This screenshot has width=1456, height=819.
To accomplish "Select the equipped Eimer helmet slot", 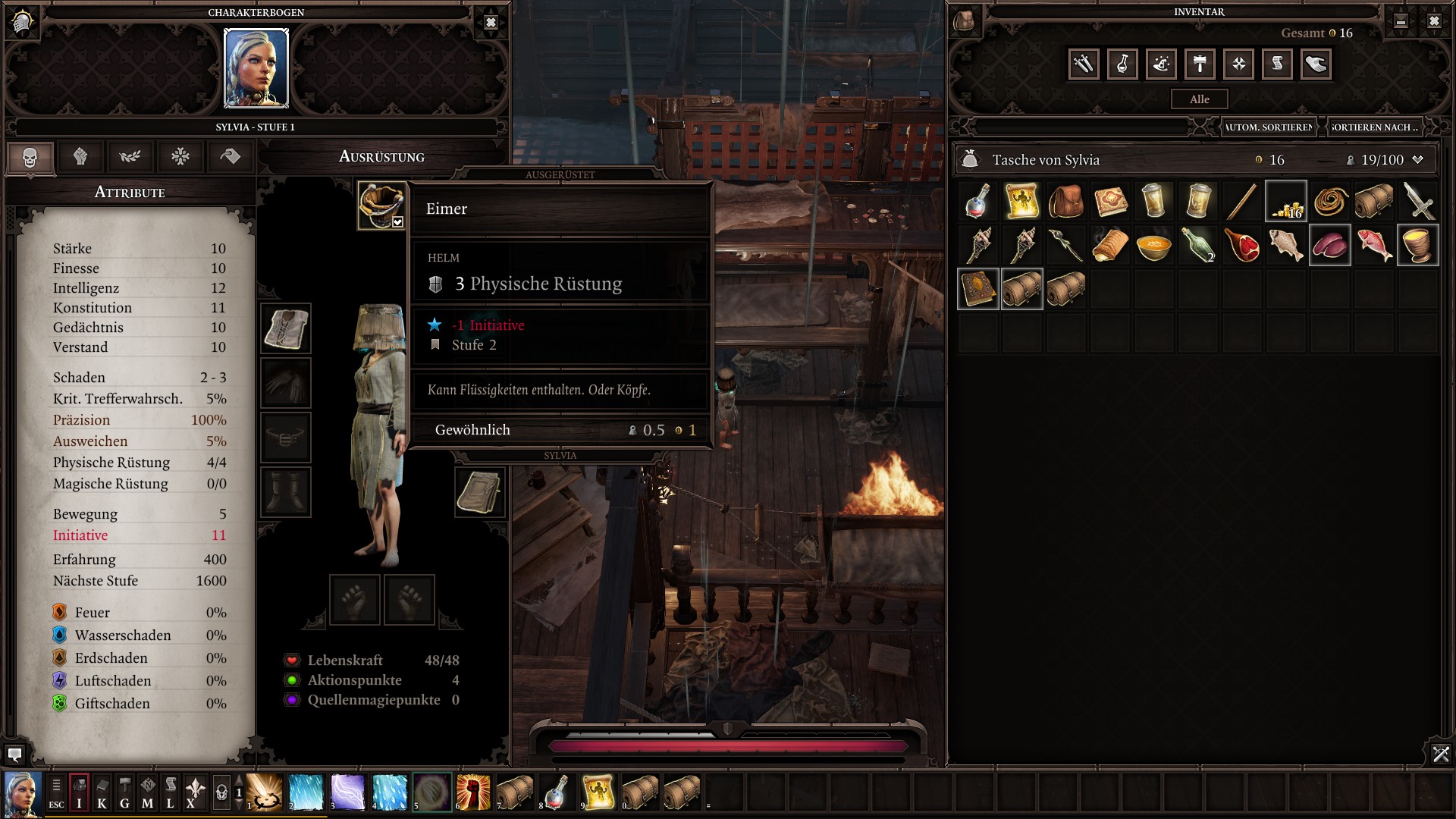I will point(381,206).
